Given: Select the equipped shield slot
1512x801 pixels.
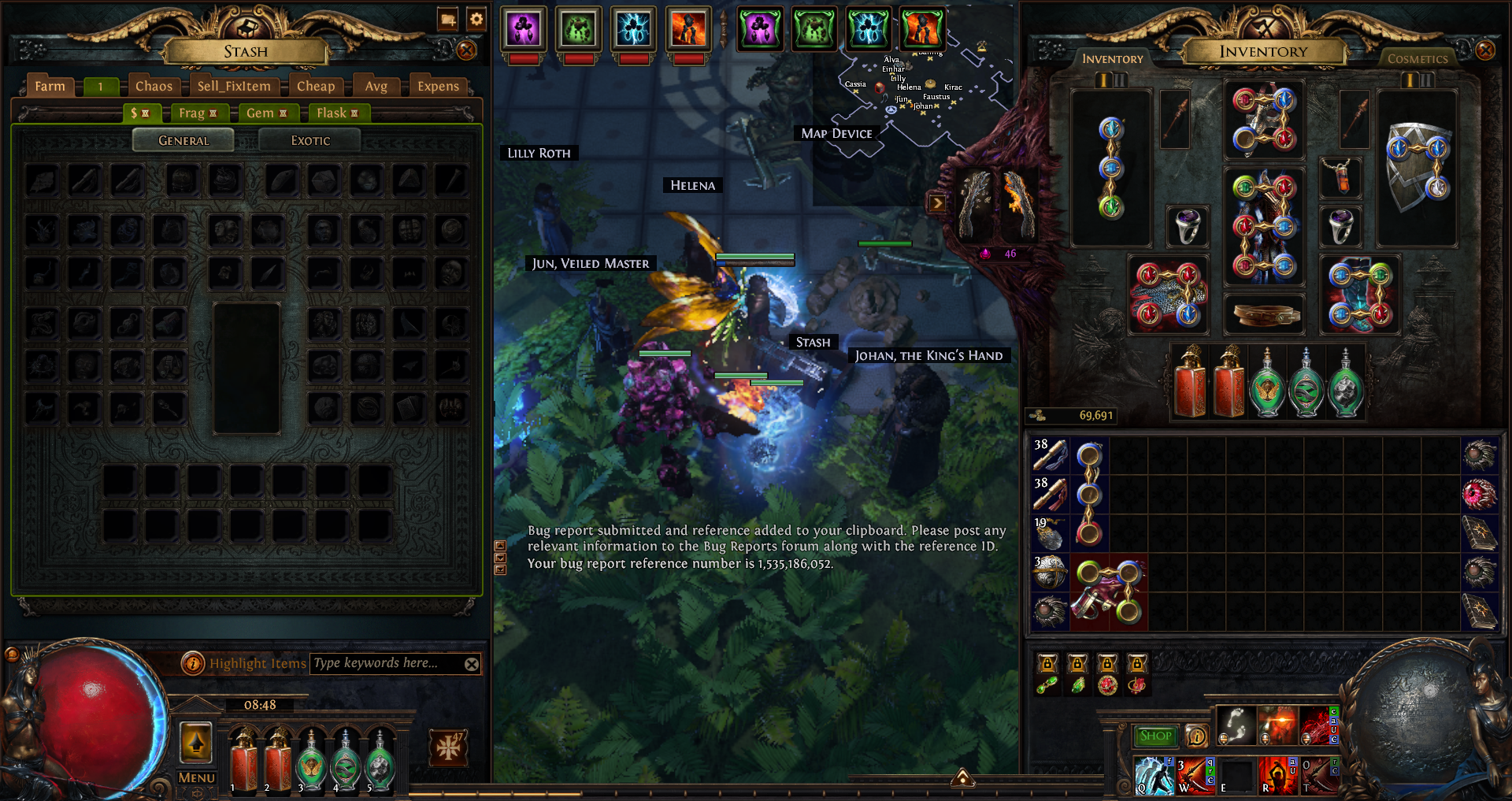Looking at the screenshot, I should click(x=1417, y=168).
